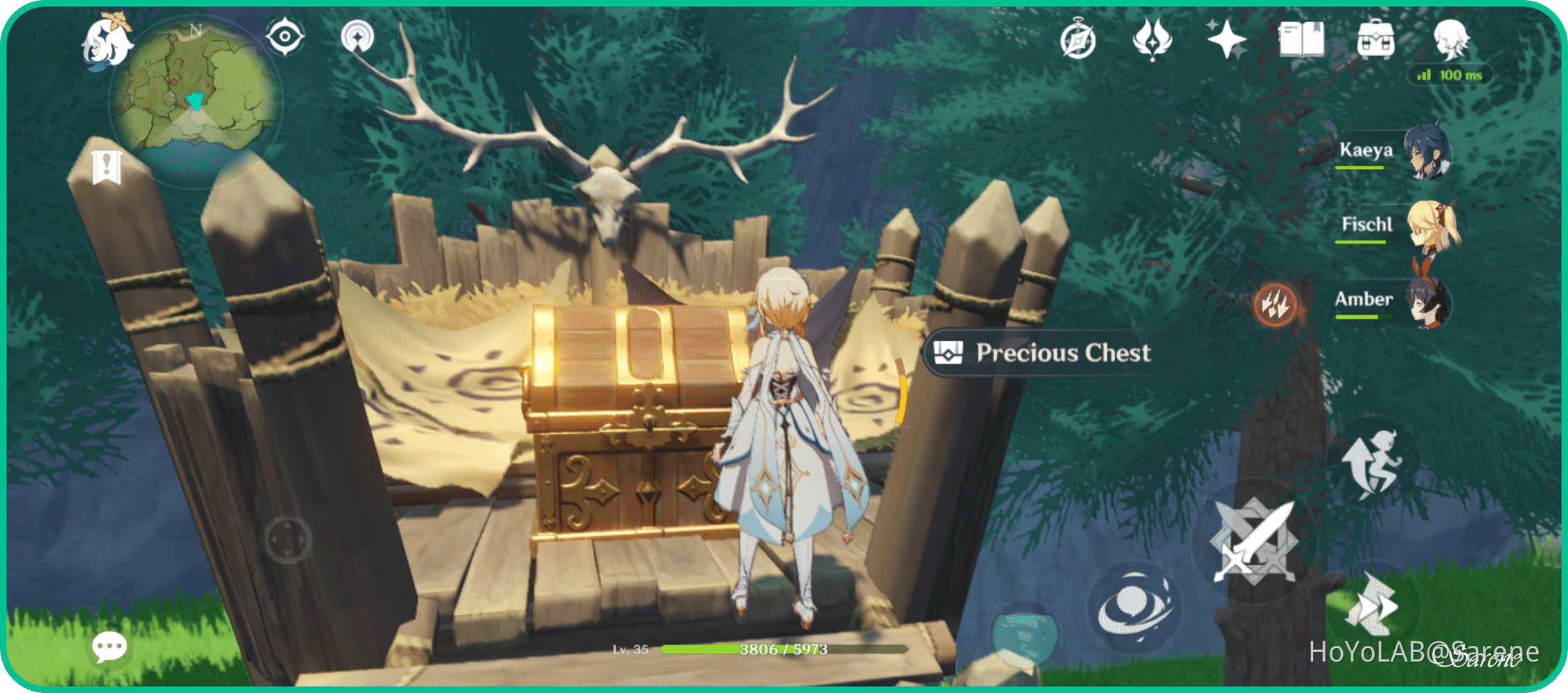Expand the minimap to full map
This screenshot has width=1568, height=693.
[194, 100]
